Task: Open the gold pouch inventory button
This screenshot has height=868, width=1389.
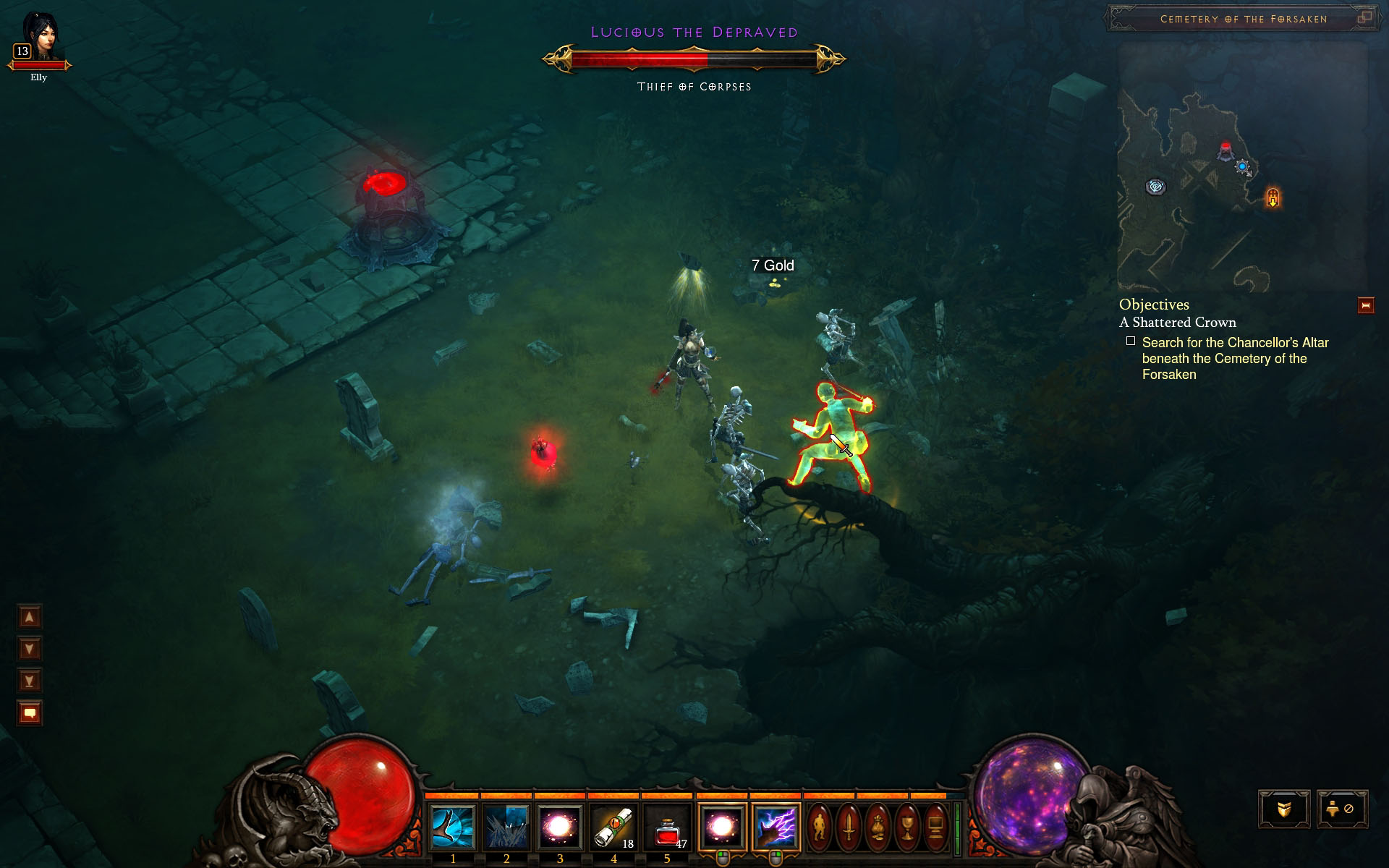Action: pos(878,827)
